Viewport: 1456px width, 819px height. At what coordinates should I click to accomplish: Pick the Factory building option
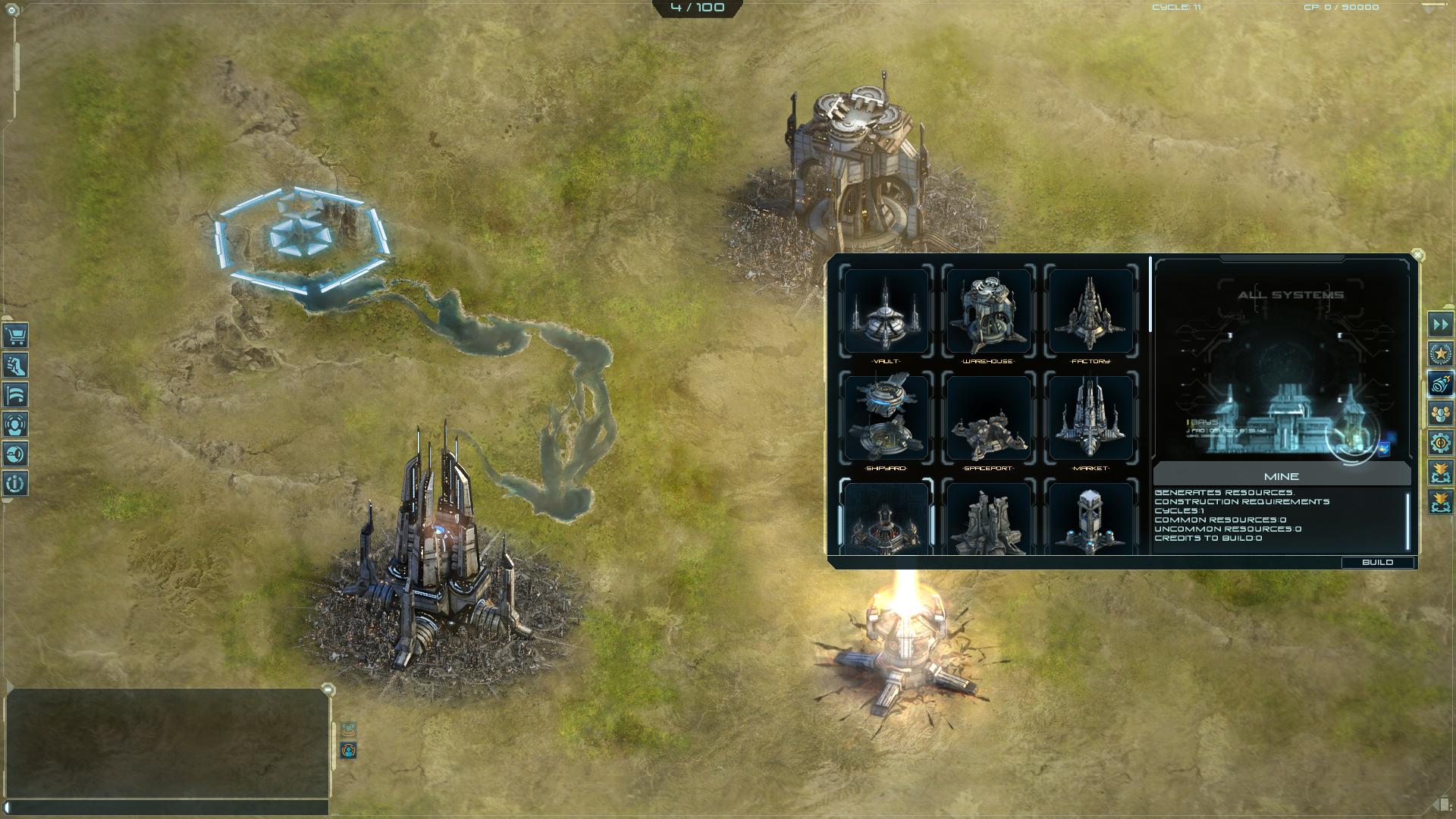(1090, 311)
